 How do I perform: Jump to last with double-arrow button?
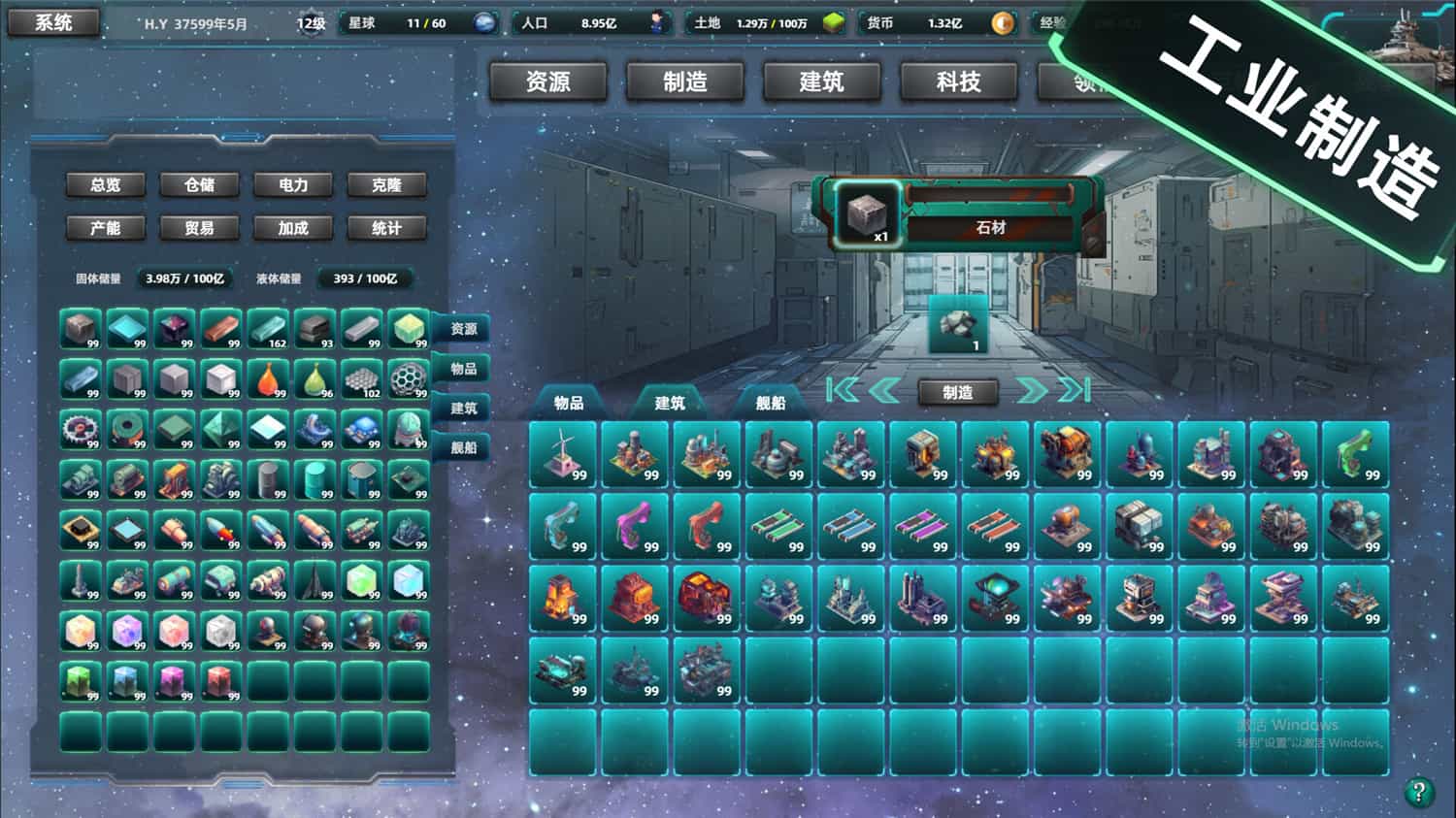pyautogui.click(x=1074, y=390)
